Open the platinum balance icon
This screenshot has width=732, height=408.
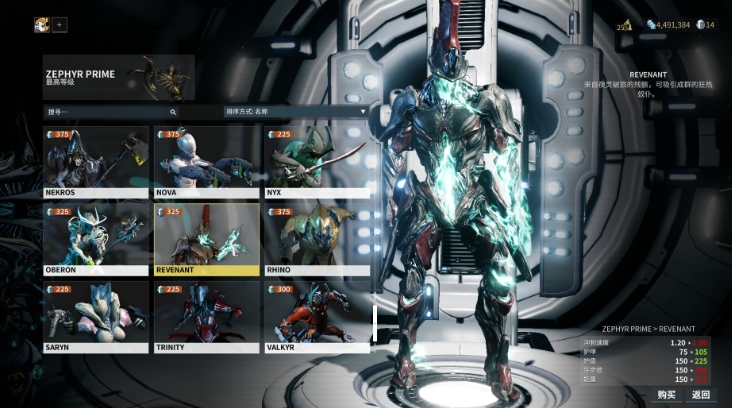click(x=701, y=25)
